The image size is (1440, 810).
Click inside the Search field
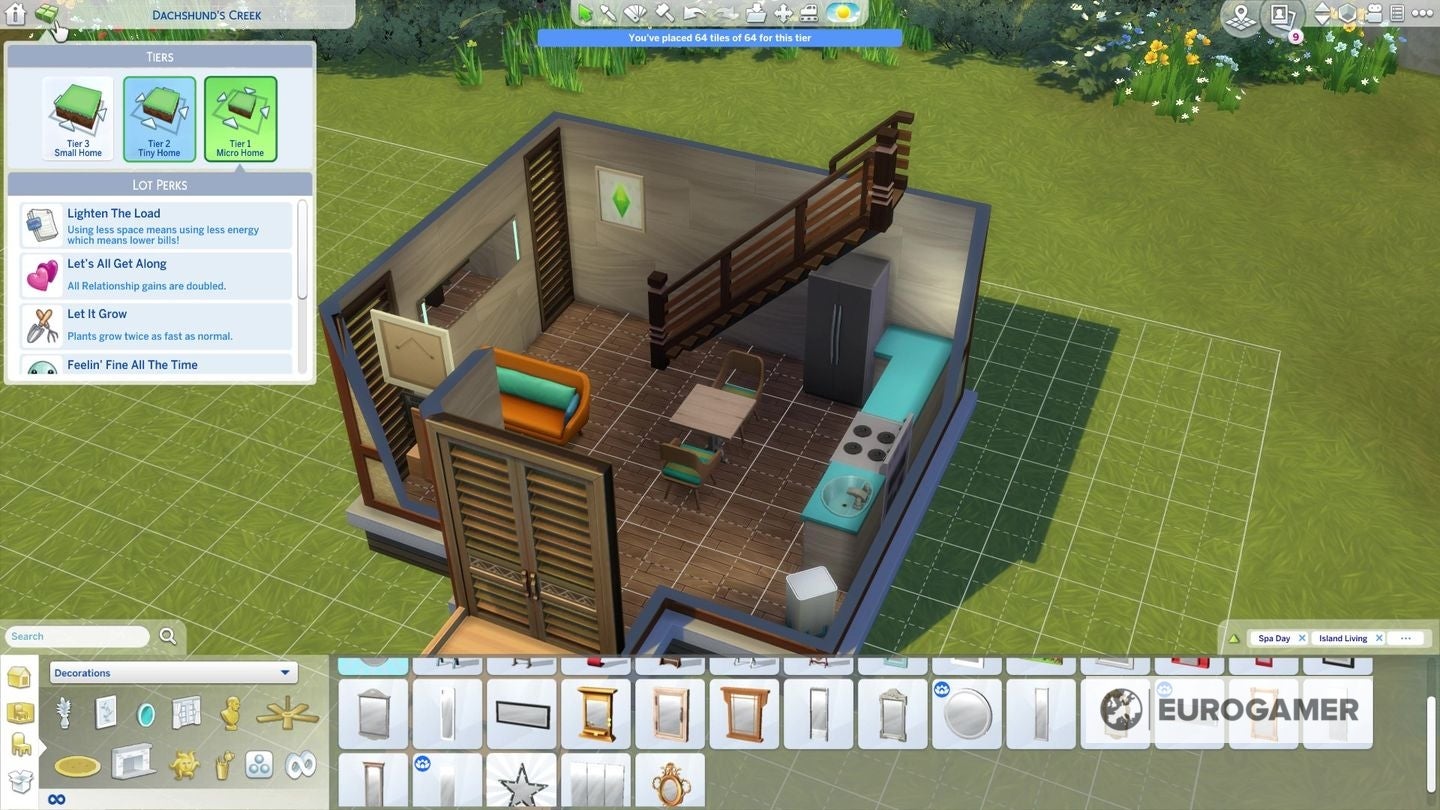[75, 636]
